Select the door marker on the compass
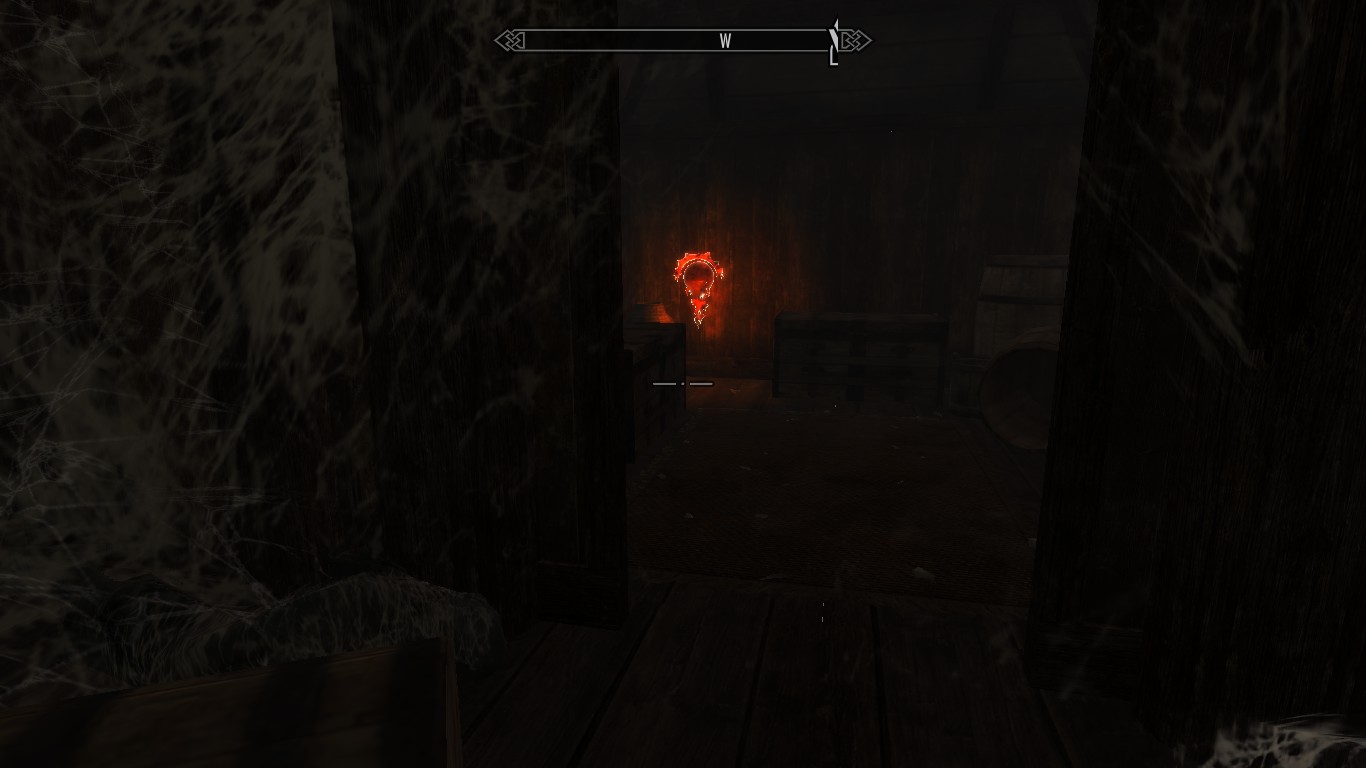 pos(834,43)
